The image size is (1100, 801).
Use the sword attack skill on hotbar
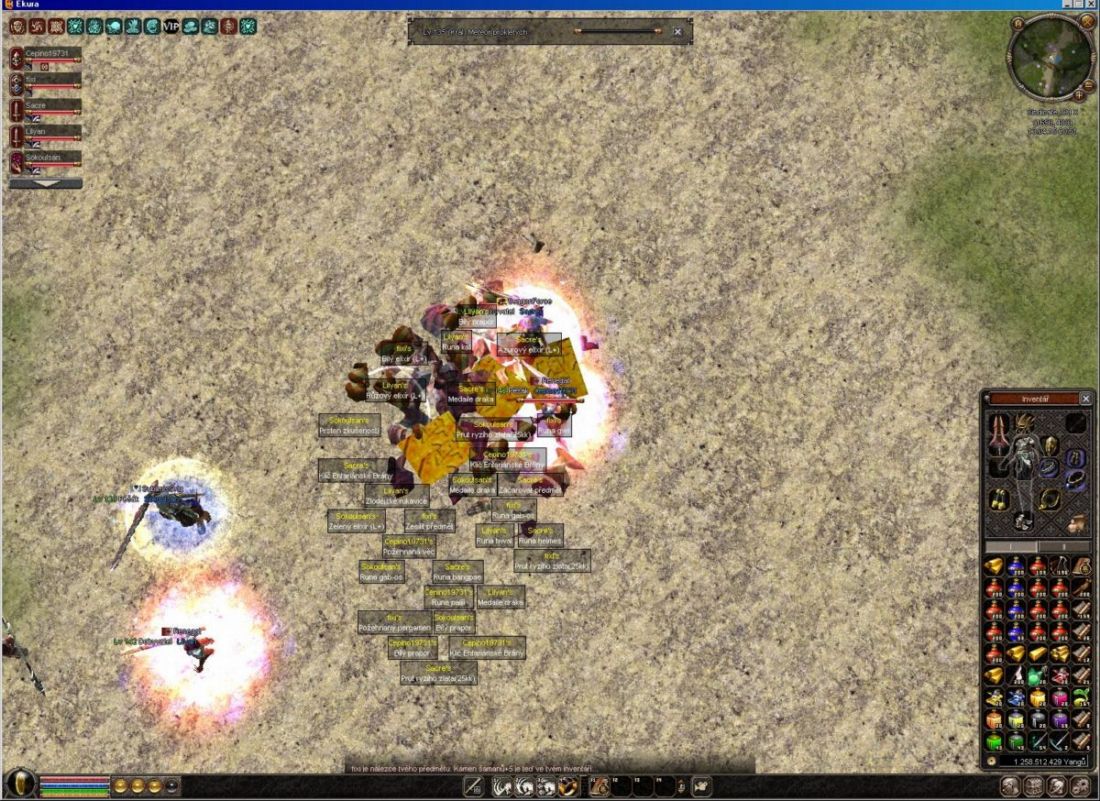pyautogui.click(x=473, y=786)
